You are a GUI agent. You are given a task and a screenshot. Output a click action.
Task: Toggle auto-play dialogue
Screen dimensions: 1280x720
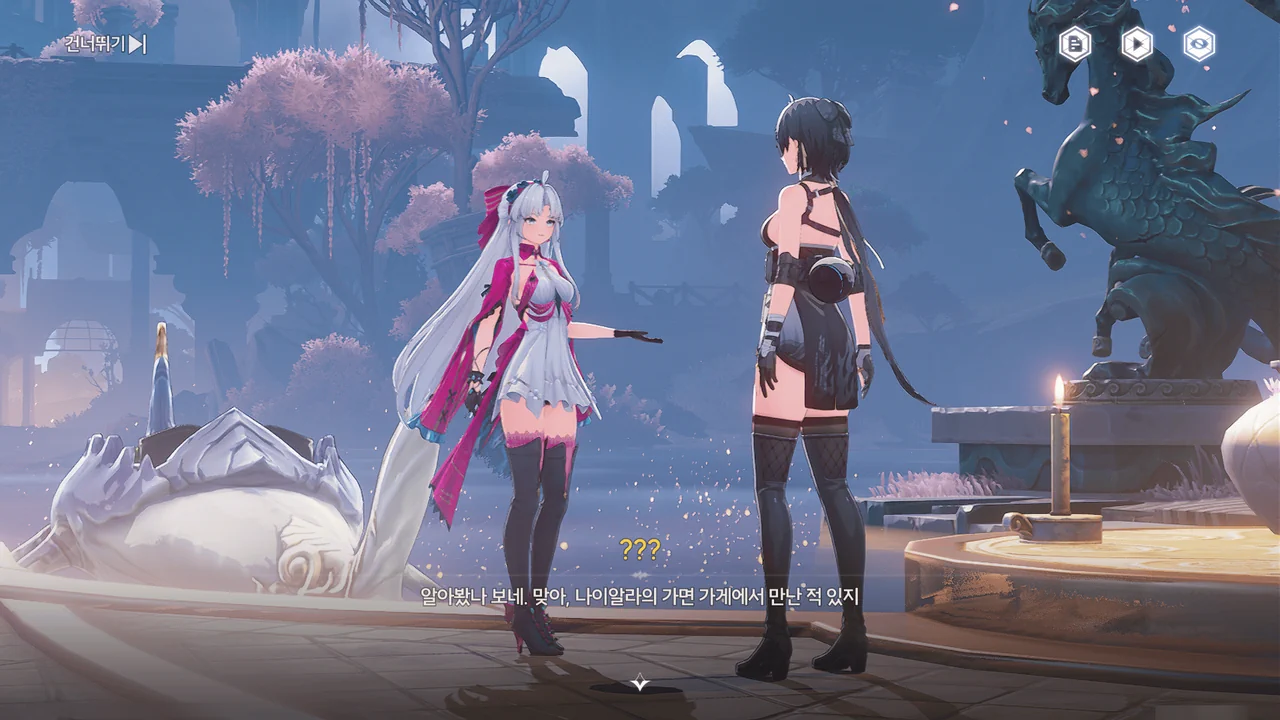coord(1136,44)
